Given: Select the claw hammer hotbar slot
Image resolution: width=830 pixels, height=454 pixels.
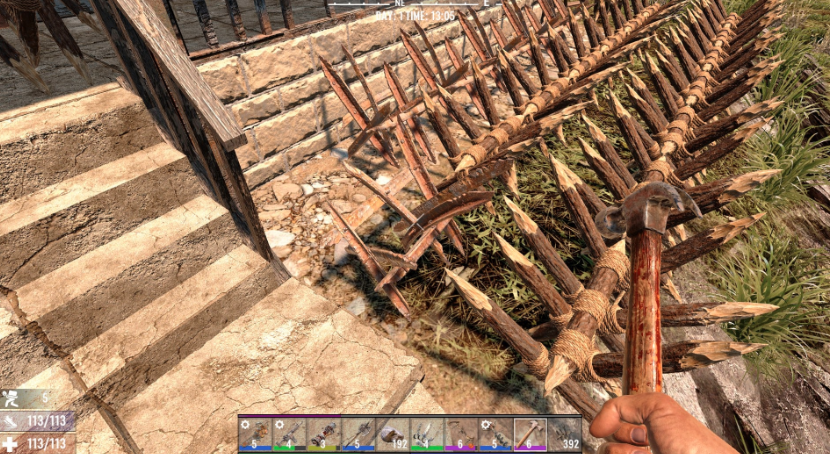Looking at the screenshot, I should (530, 434).
